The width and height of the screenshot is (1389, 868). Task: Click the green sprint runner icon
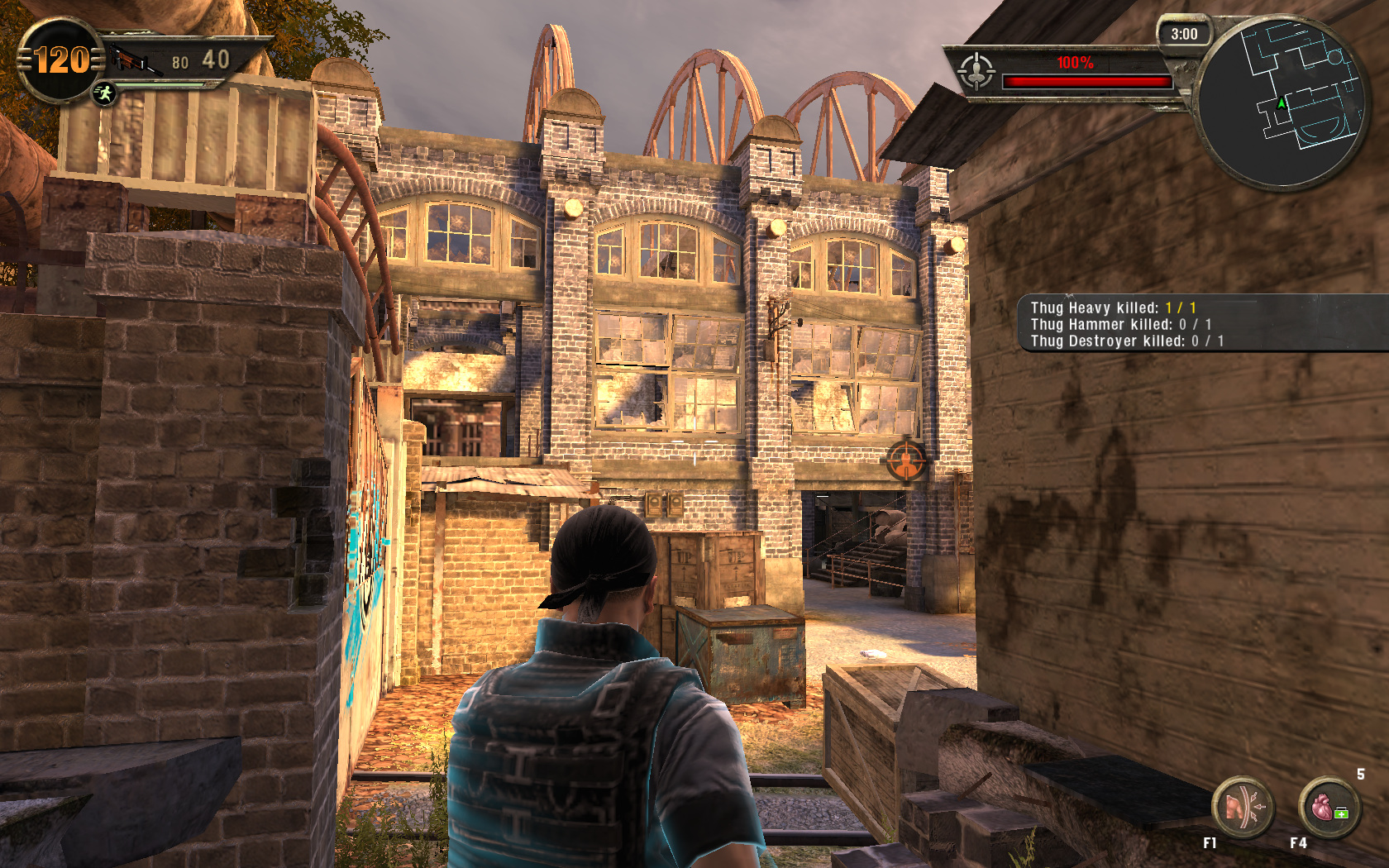point(104,93)
